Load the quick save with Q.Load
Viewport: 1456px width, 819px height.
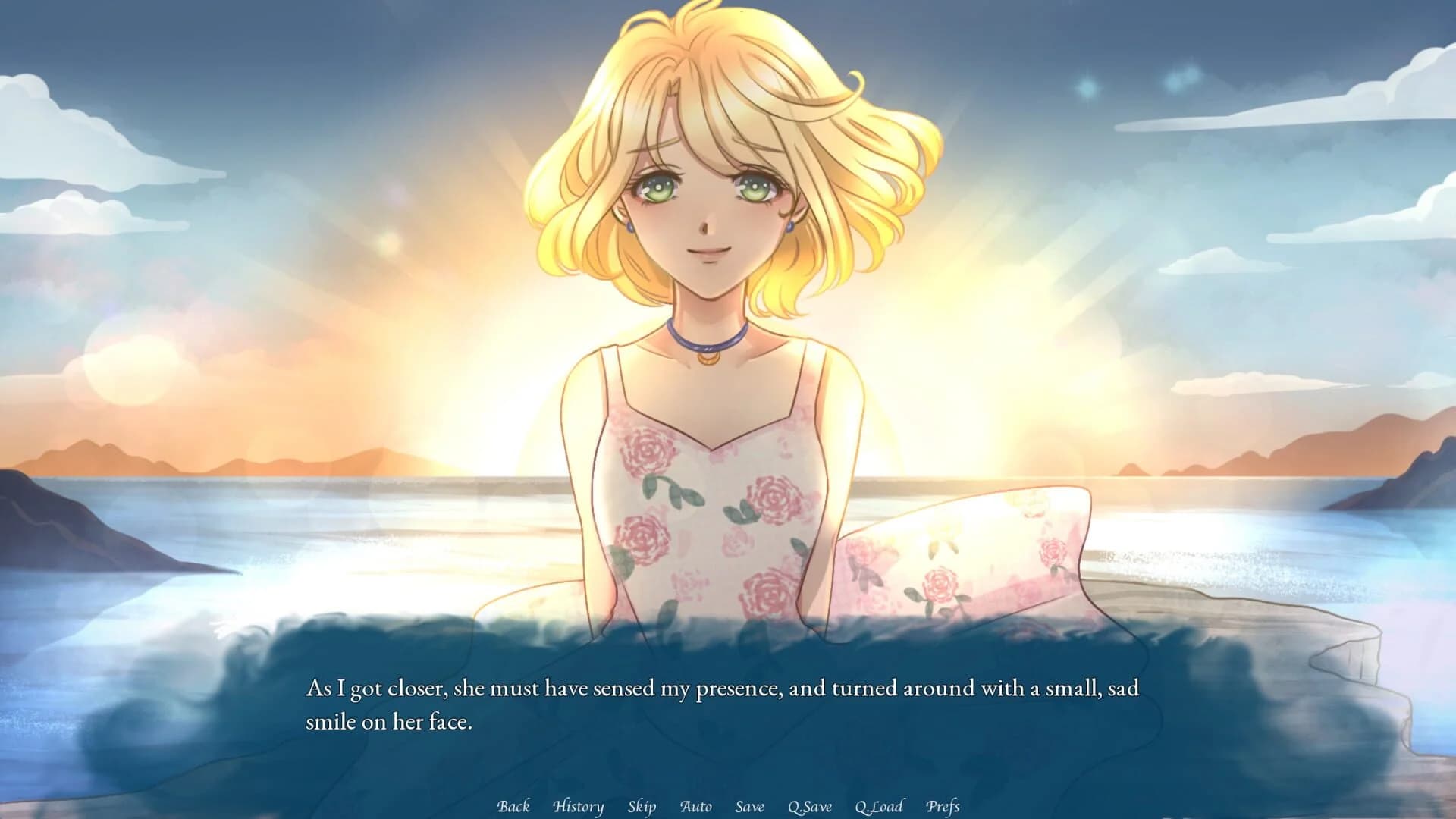click(878, 807)
